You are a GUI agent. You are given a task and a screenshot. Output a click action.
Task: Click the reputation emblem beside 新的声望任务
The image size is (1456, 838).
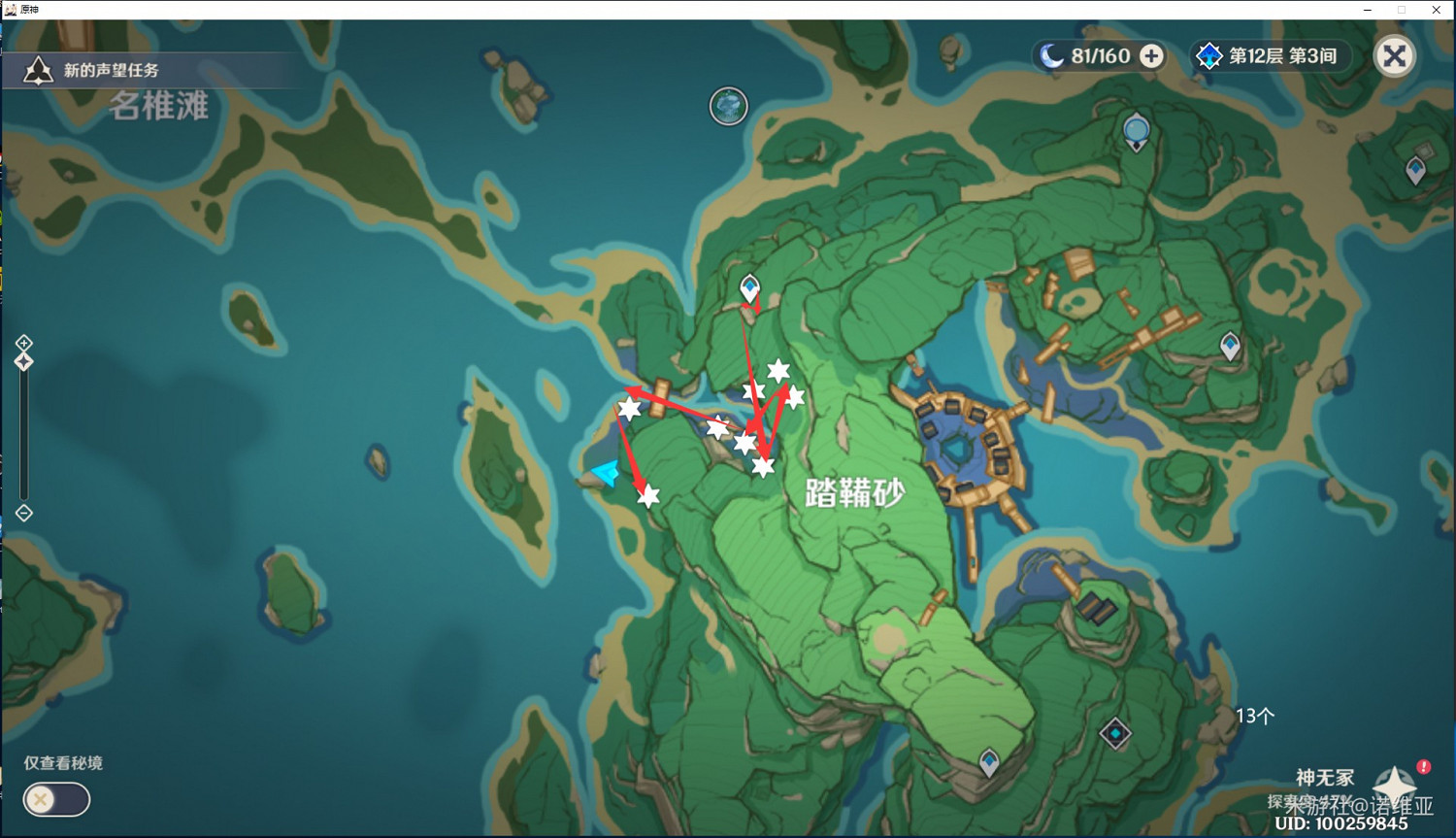tap(37, 69)
